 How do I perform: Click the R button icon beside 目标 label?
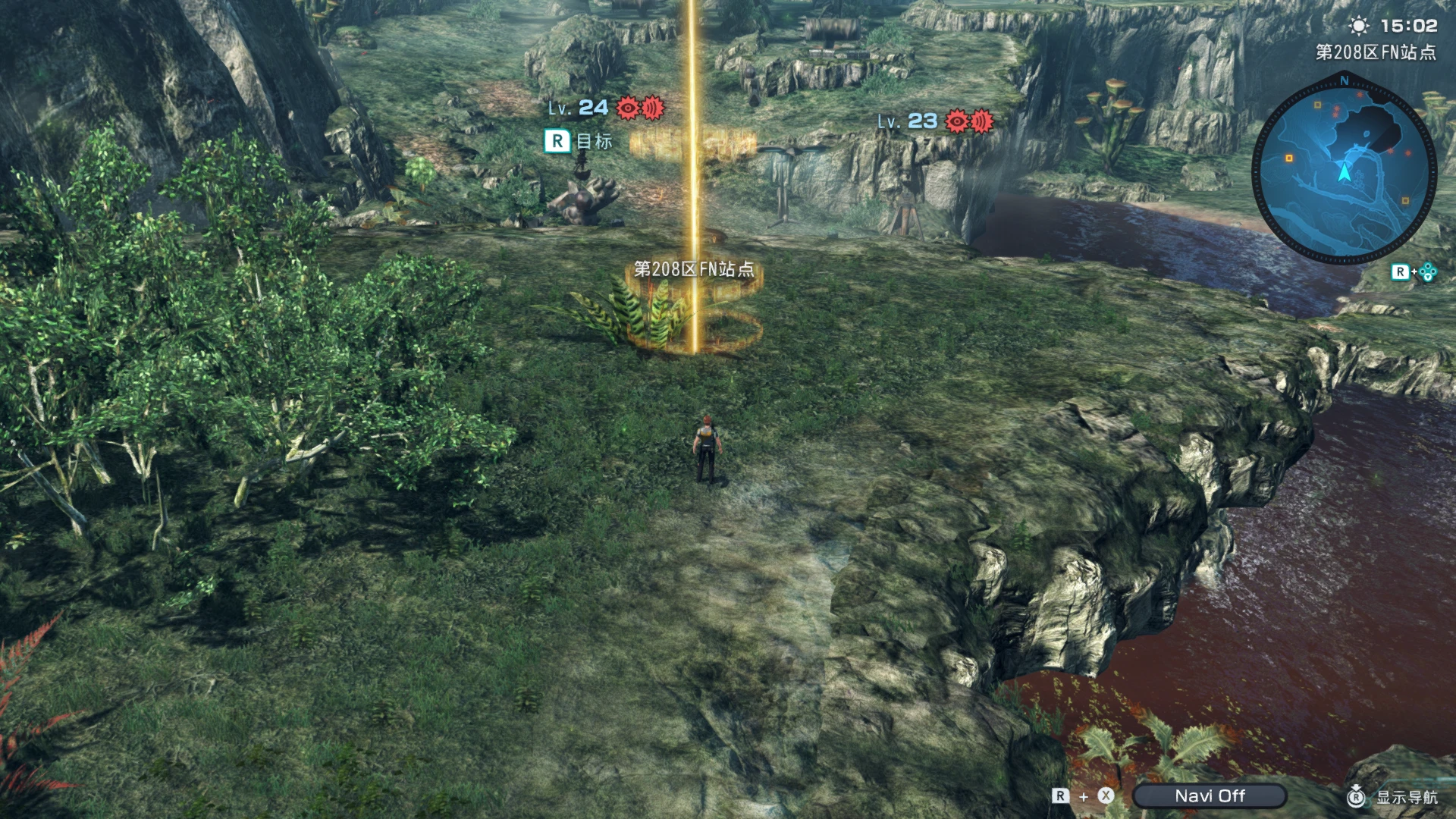click(559, 141)
